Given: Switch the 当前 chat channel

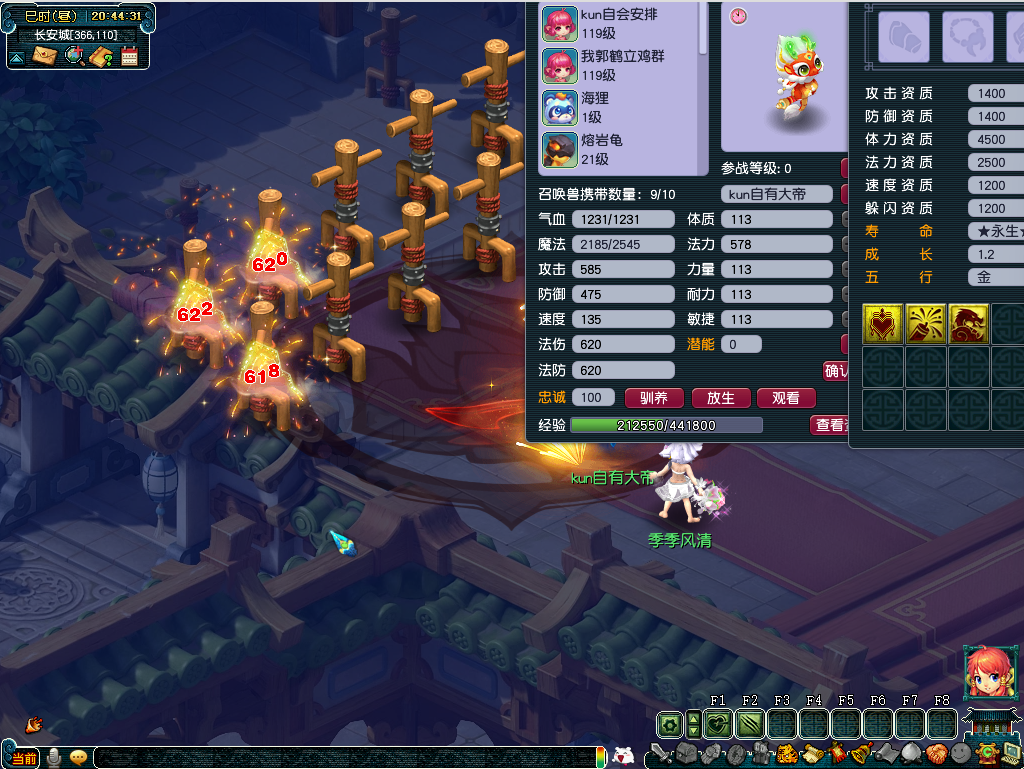Looking at the screenshot, I should tap(24, 757).
